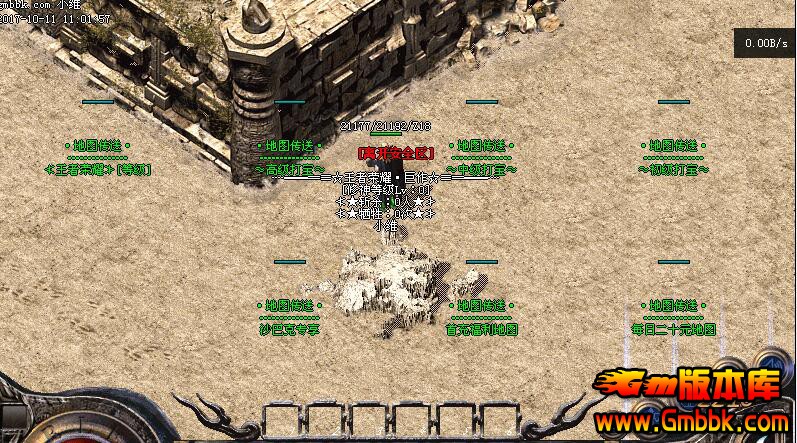Select the 中级打宝 teleport label
The height and width of the screenshot is (443, 797).
click(481, 170)
